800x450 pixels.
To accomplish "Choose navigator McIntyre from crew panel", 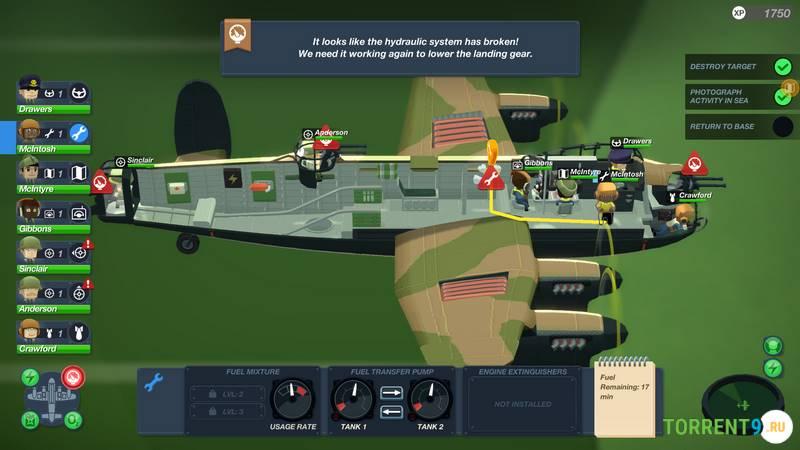I will pos(32,171).
